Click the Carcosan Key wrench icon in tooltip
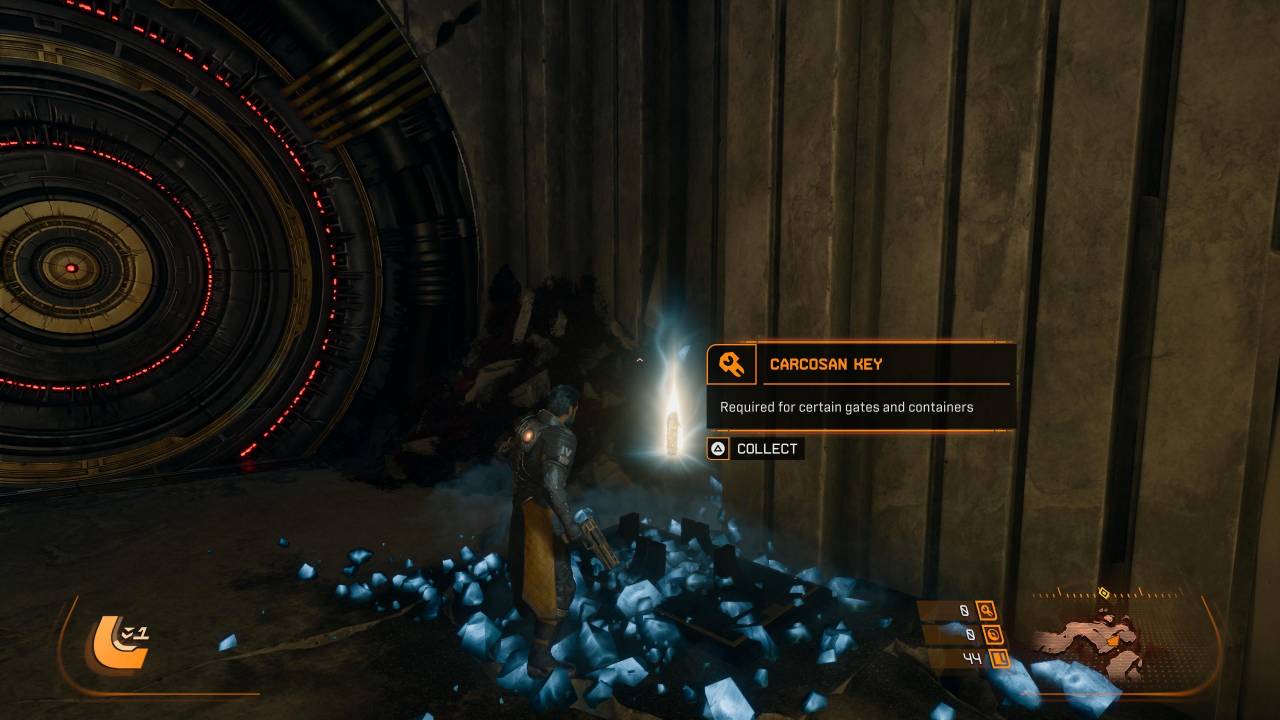 coord(731,365)
